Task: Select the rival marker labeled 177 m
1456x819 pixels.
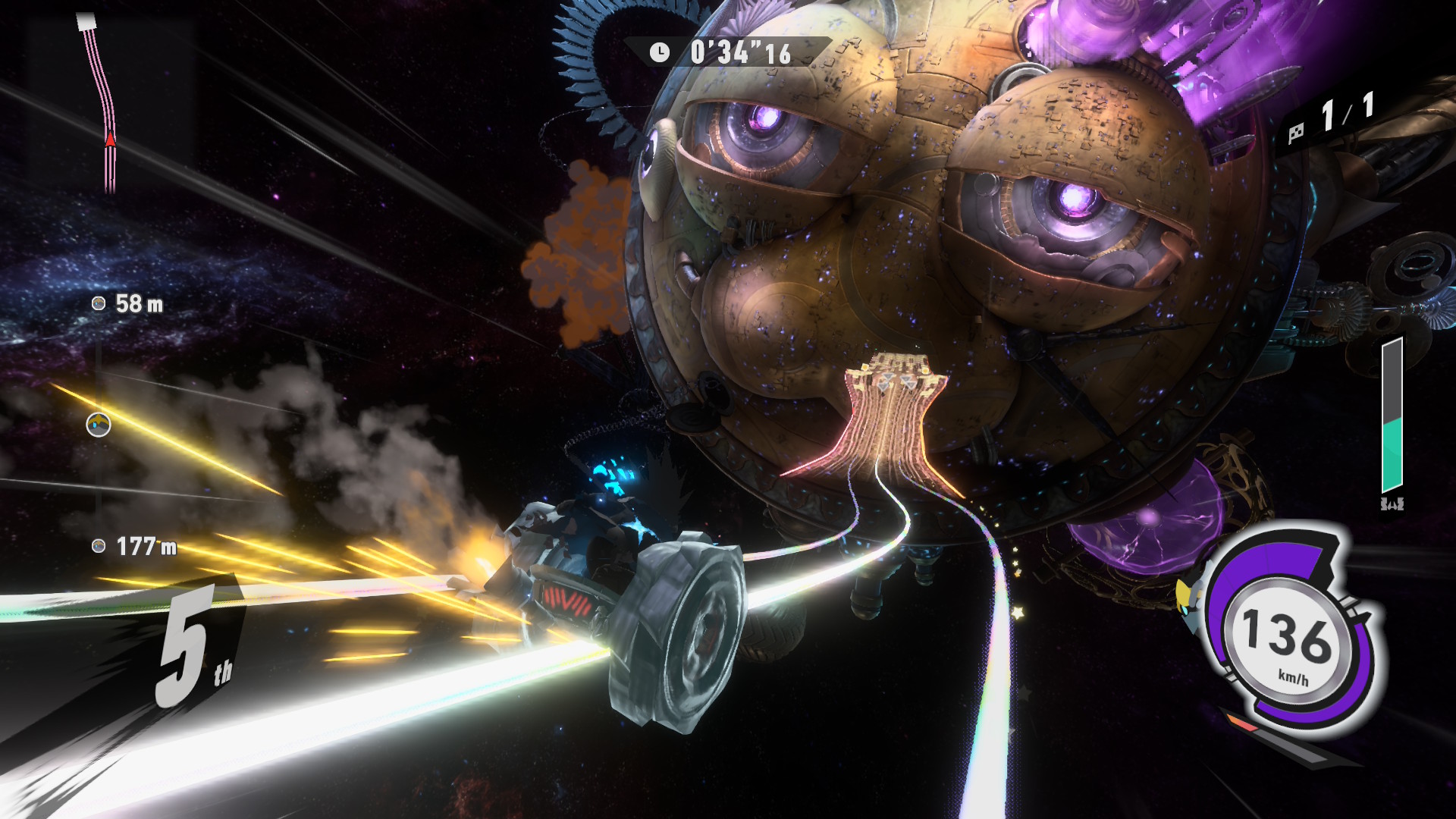Action: pyautogui.click(x=99, y=546)
